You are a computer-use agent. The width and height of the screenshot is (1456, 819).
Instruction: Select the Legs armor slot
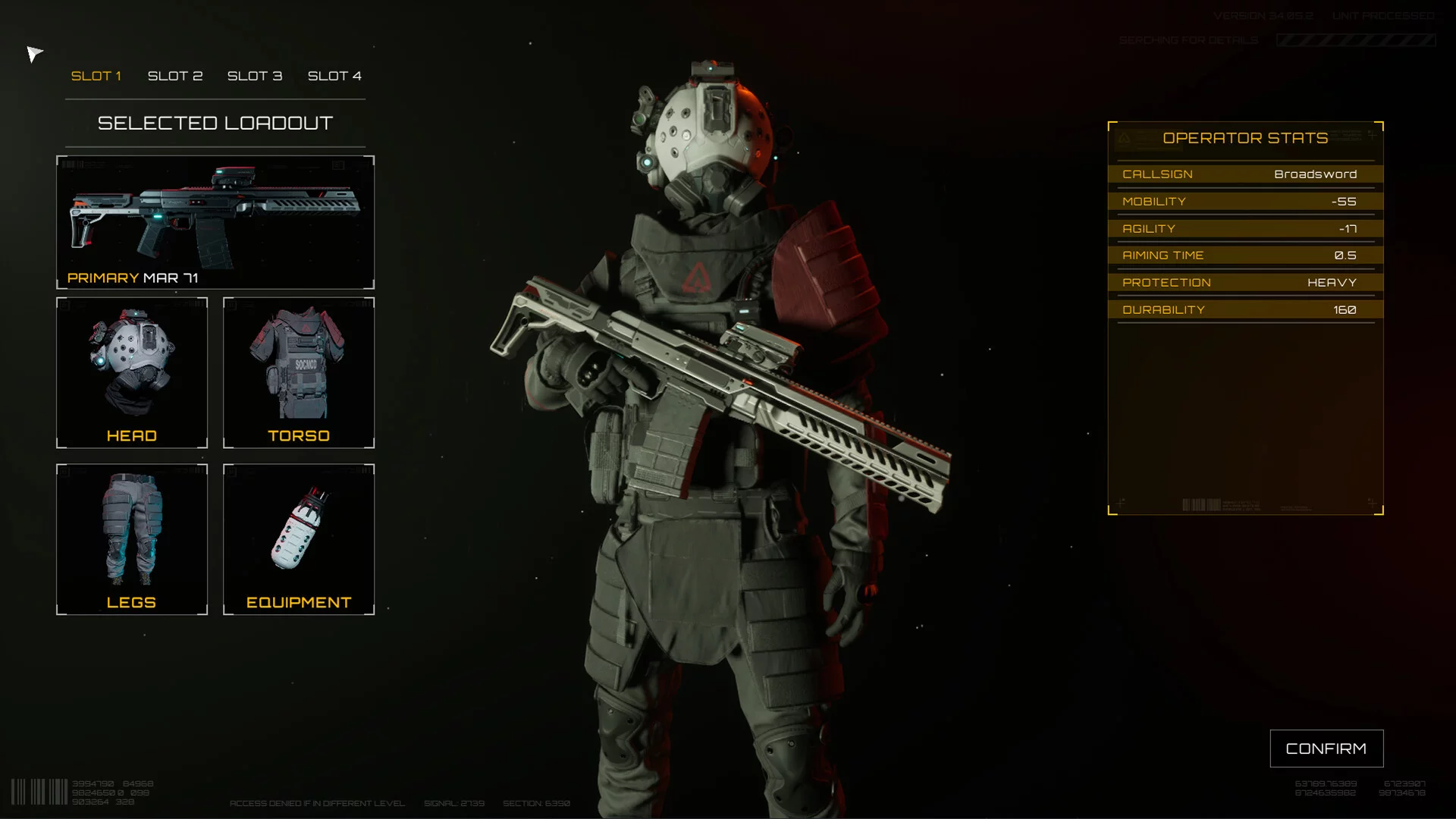[132, 539]
